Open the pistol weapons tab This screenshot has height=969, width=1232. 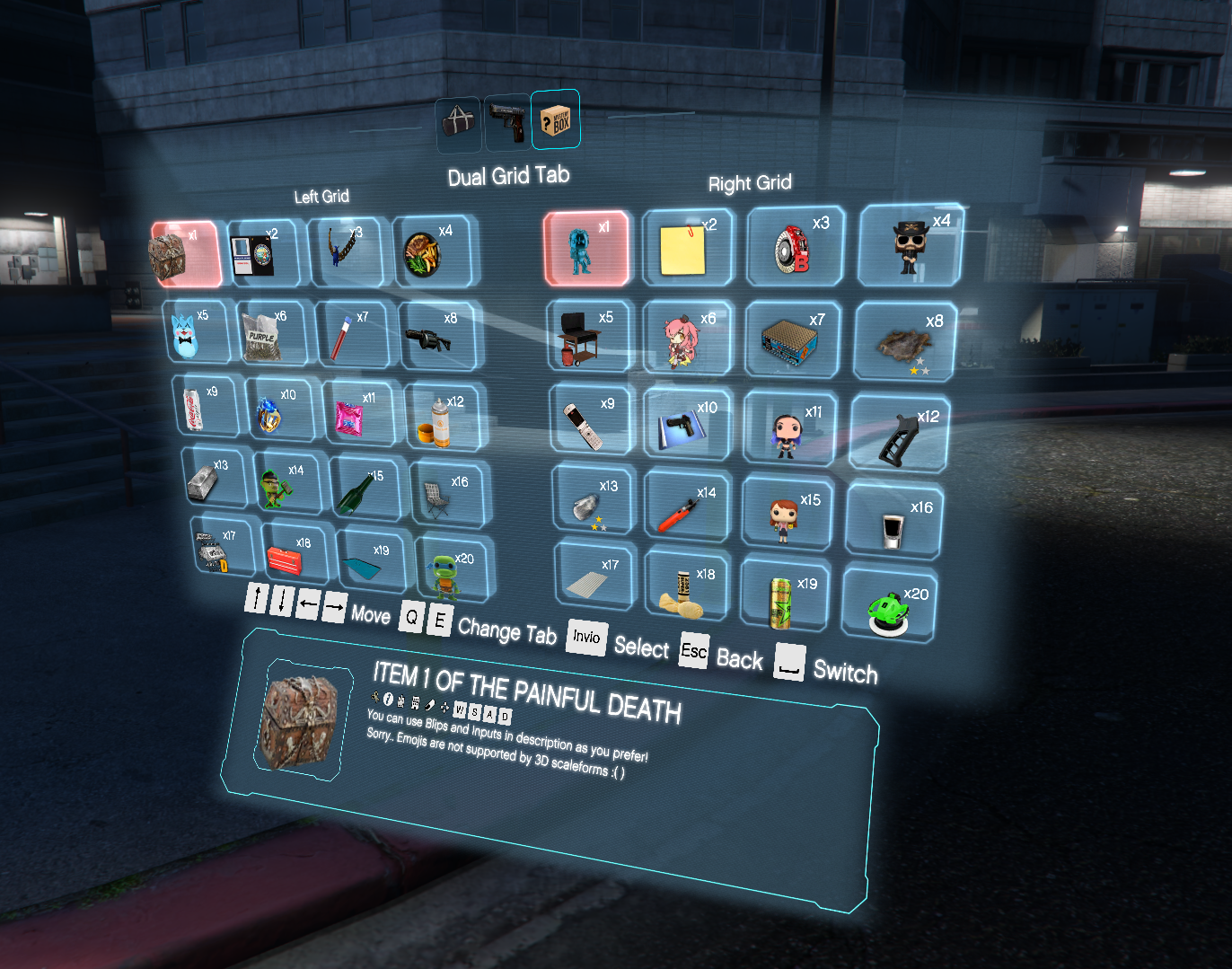pos(508,122)
